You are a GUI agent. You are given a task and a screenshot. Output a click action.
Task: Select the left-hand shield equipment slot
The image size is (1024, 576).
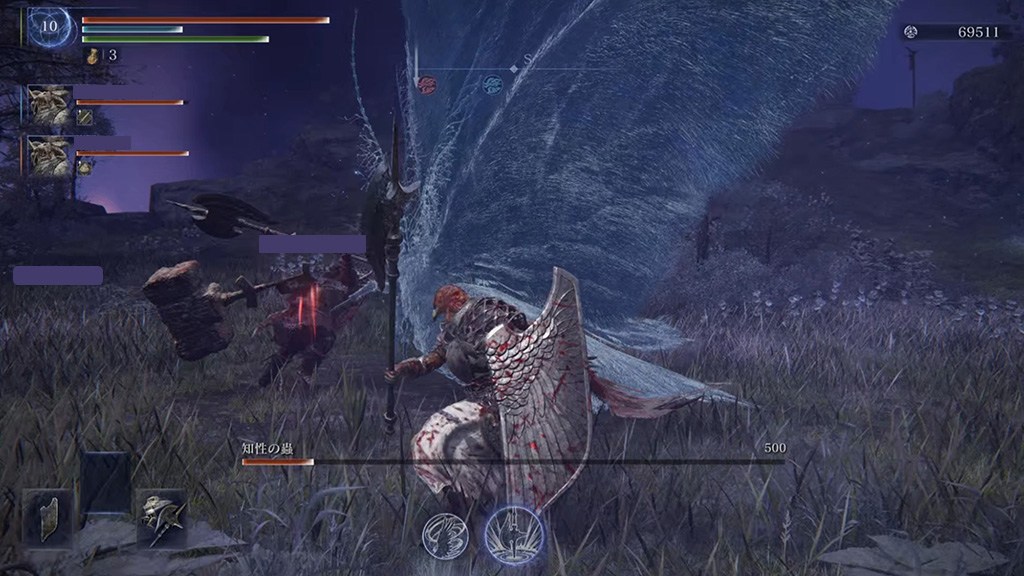(x=47, y=517)
